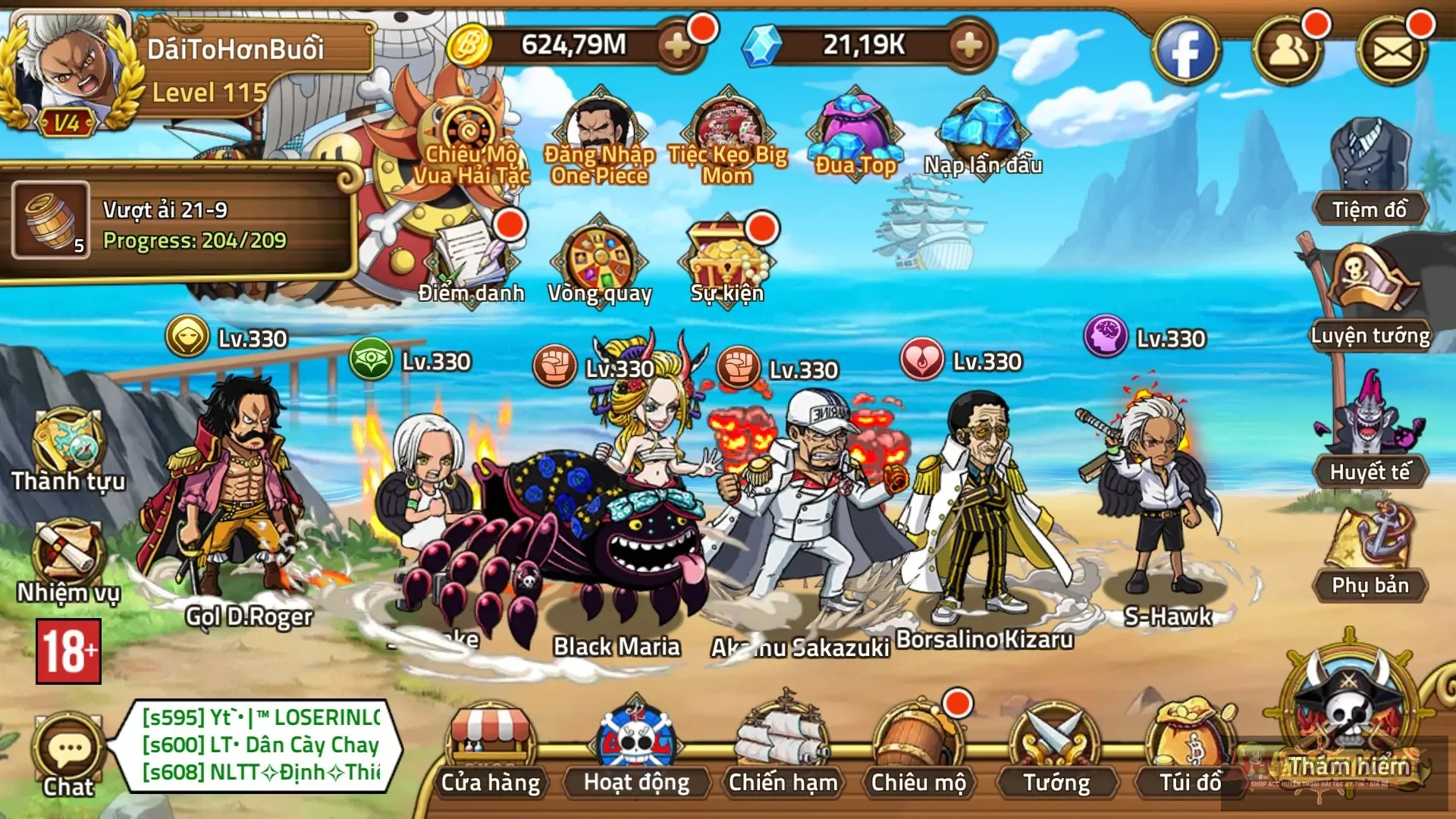Open the Chiêu mộ recruitment menu
The image size is (1456, 819).
[x=918, y=747]
